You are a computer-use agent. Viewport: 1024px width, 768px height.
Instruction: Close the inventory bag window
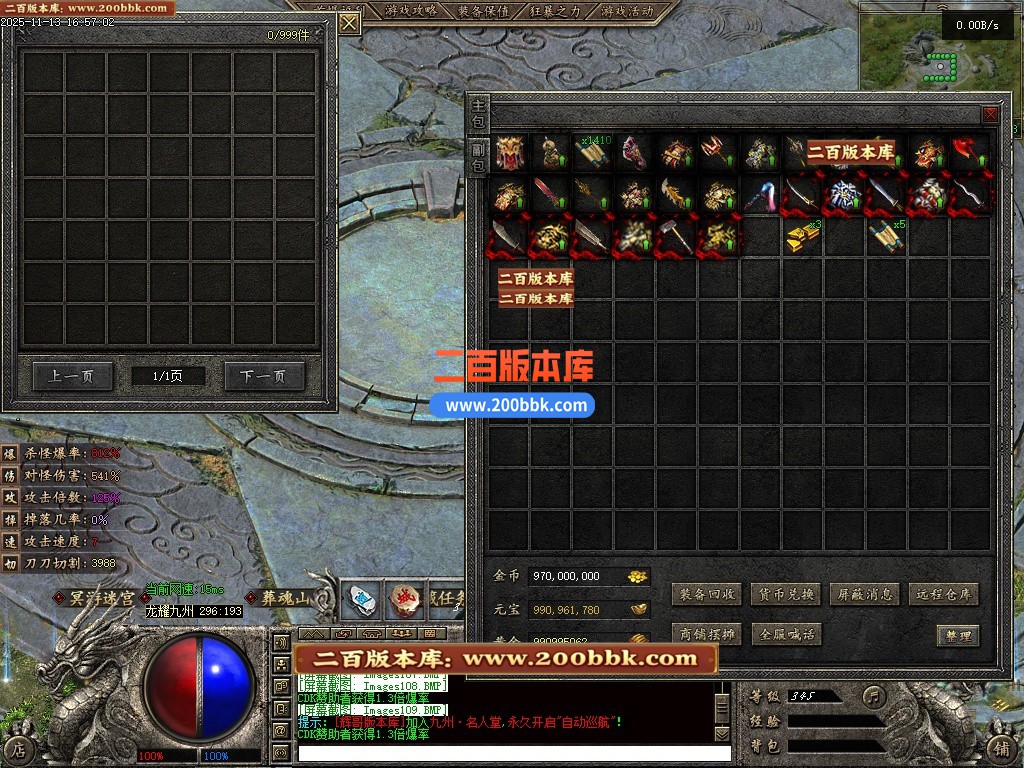pyautogui.click(x=990, y=115)
